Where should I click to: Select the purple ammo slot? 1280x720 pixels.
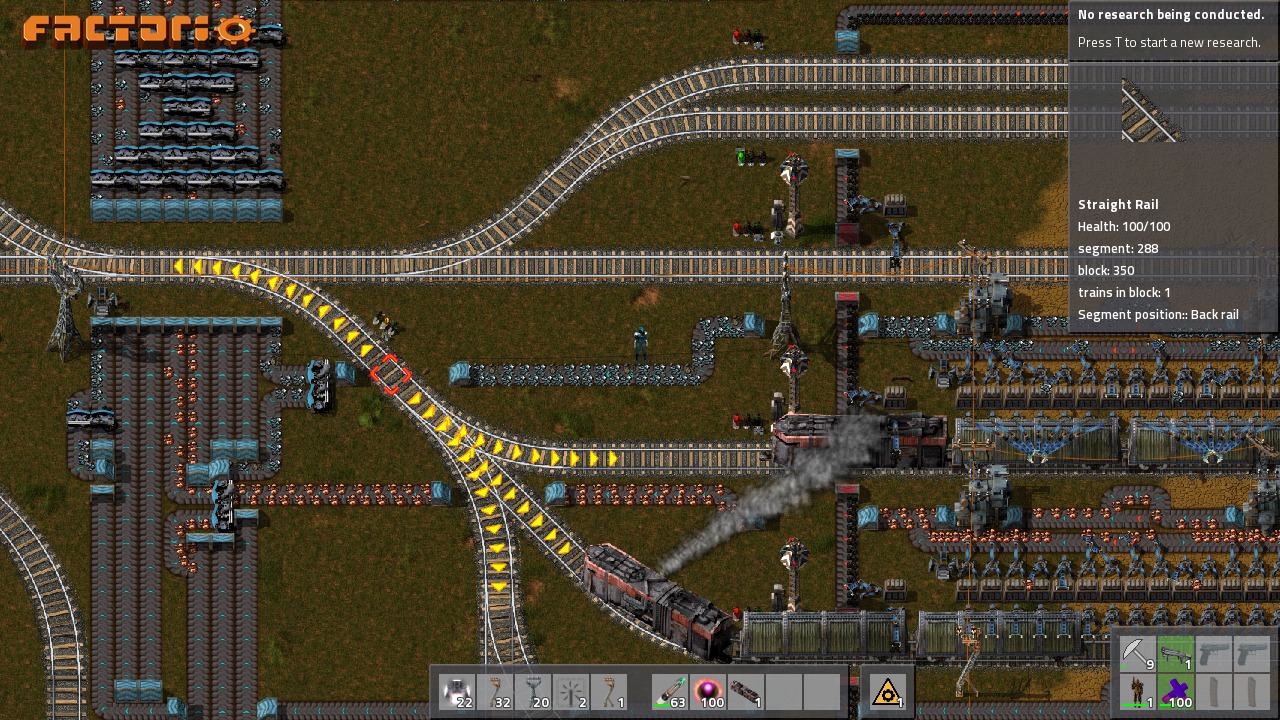coord(1176,691)
